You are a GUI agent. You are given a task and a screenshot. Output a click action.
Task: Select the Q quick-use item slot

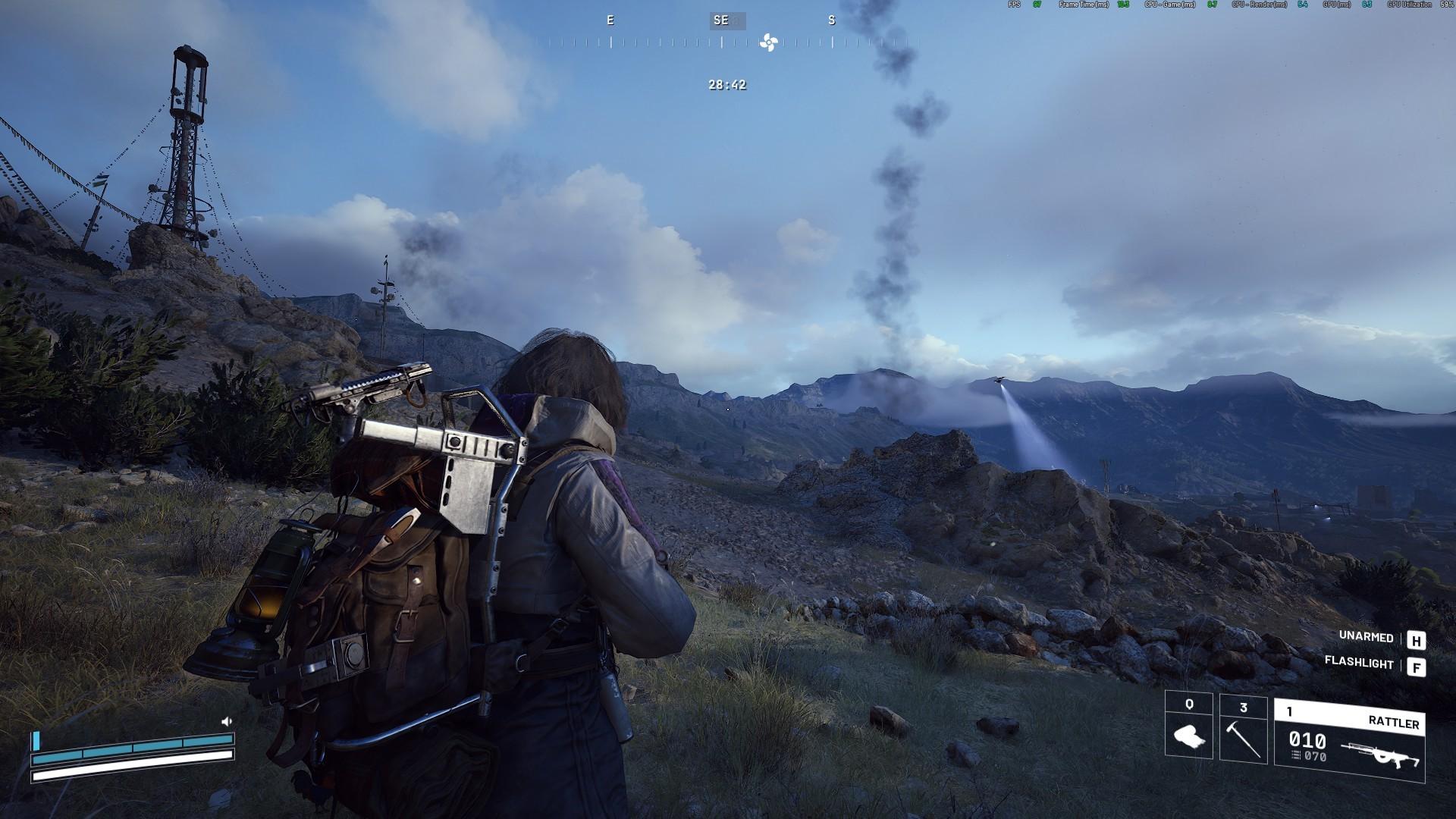(1188, 726)
